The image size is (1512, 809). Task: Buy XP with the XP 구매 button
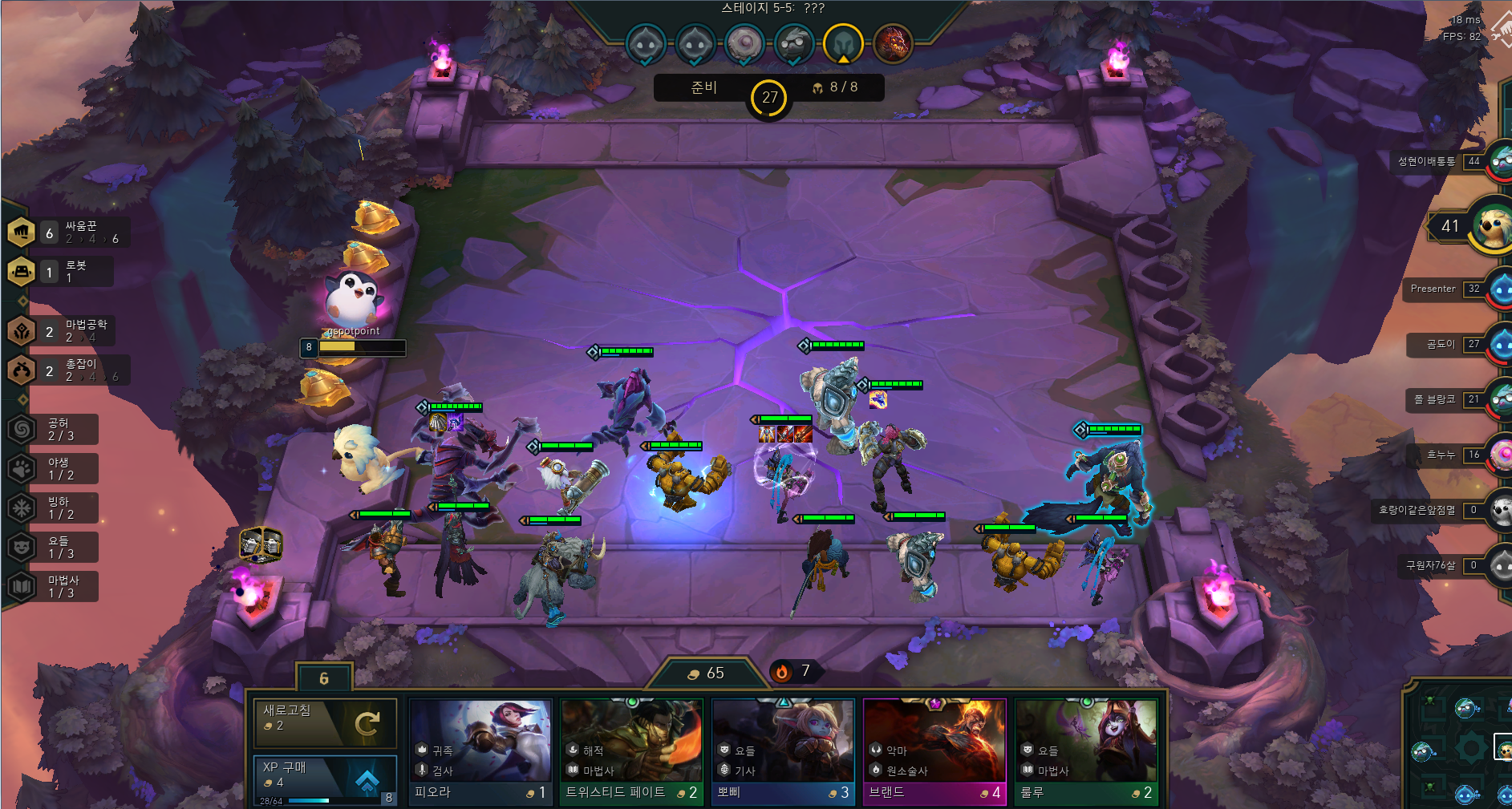coord(325,779)
